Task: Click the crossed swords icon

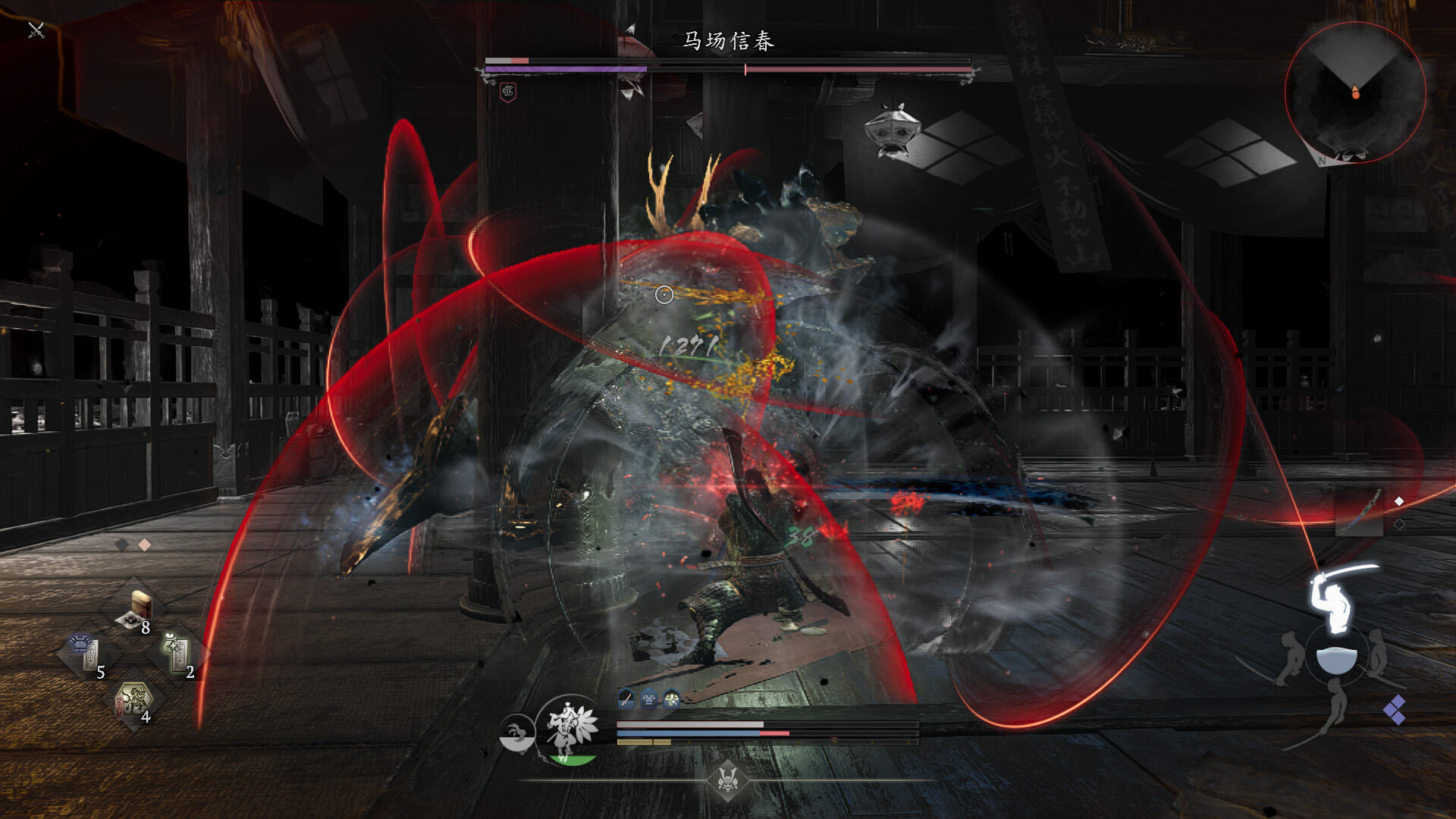Action: [36, 30]
